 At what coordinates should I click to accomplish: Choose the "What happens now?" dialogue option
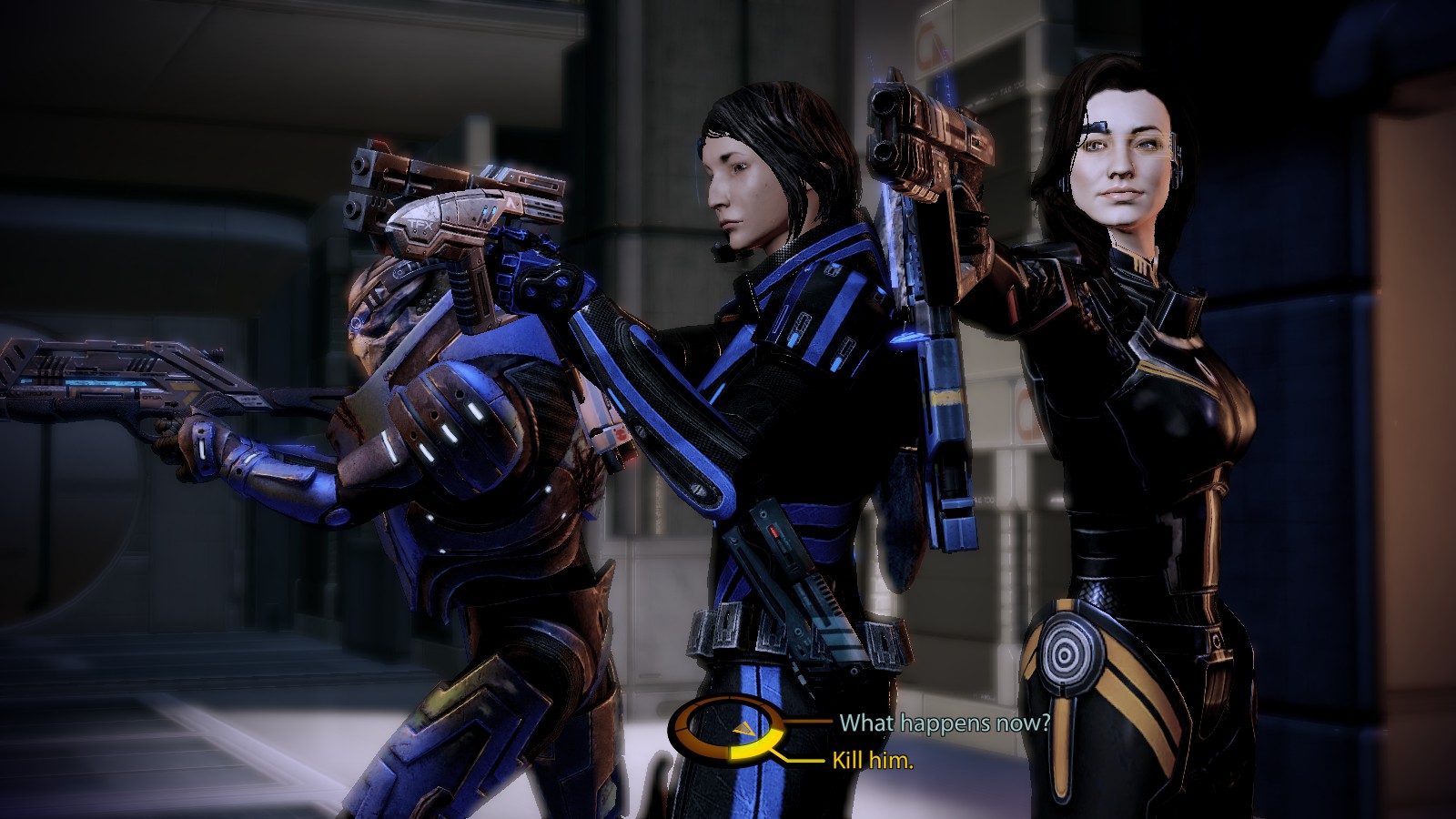[944, 723]
